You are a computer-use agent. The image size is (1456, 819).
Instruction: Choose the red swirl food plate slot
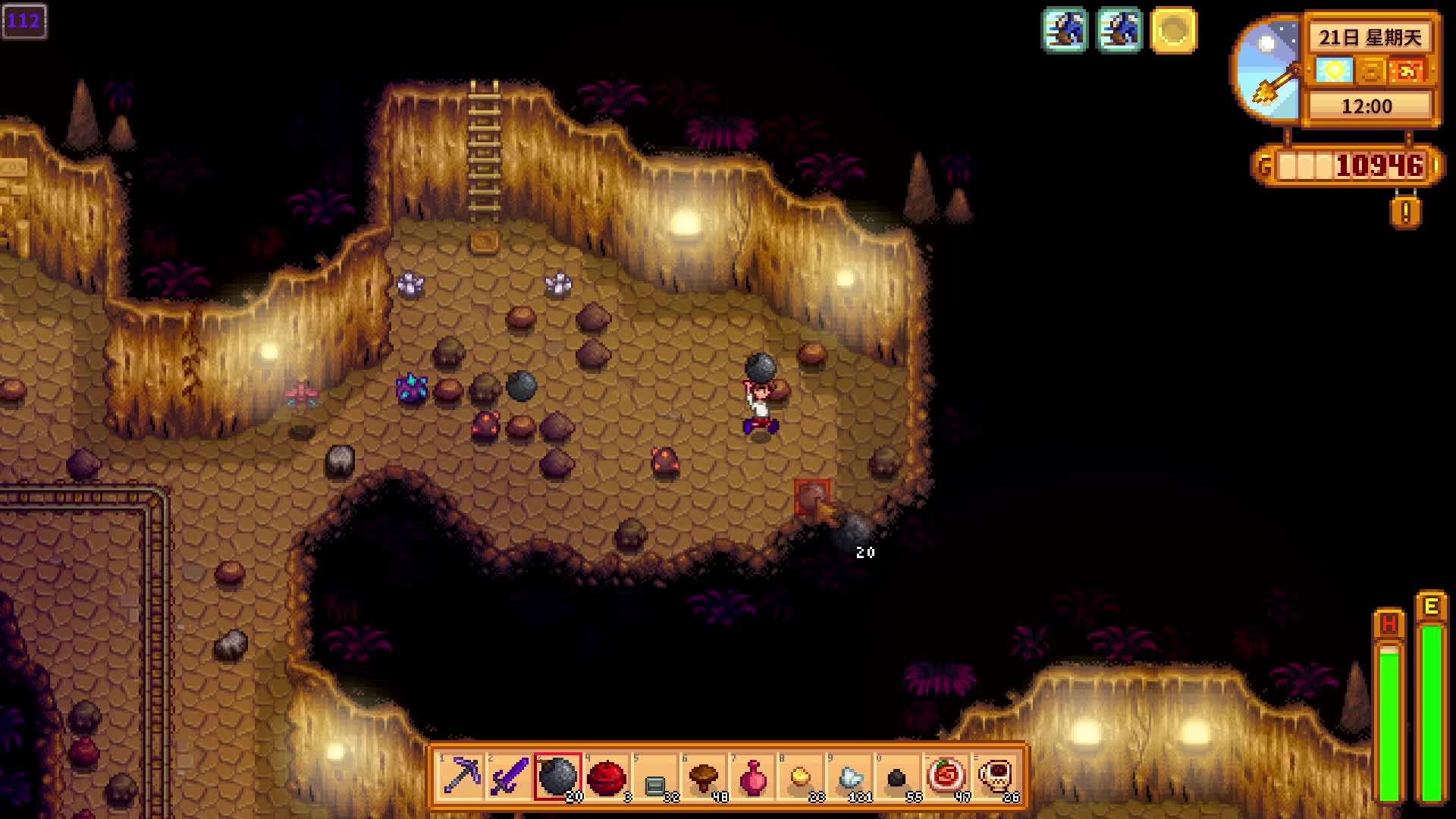(946, 776)
